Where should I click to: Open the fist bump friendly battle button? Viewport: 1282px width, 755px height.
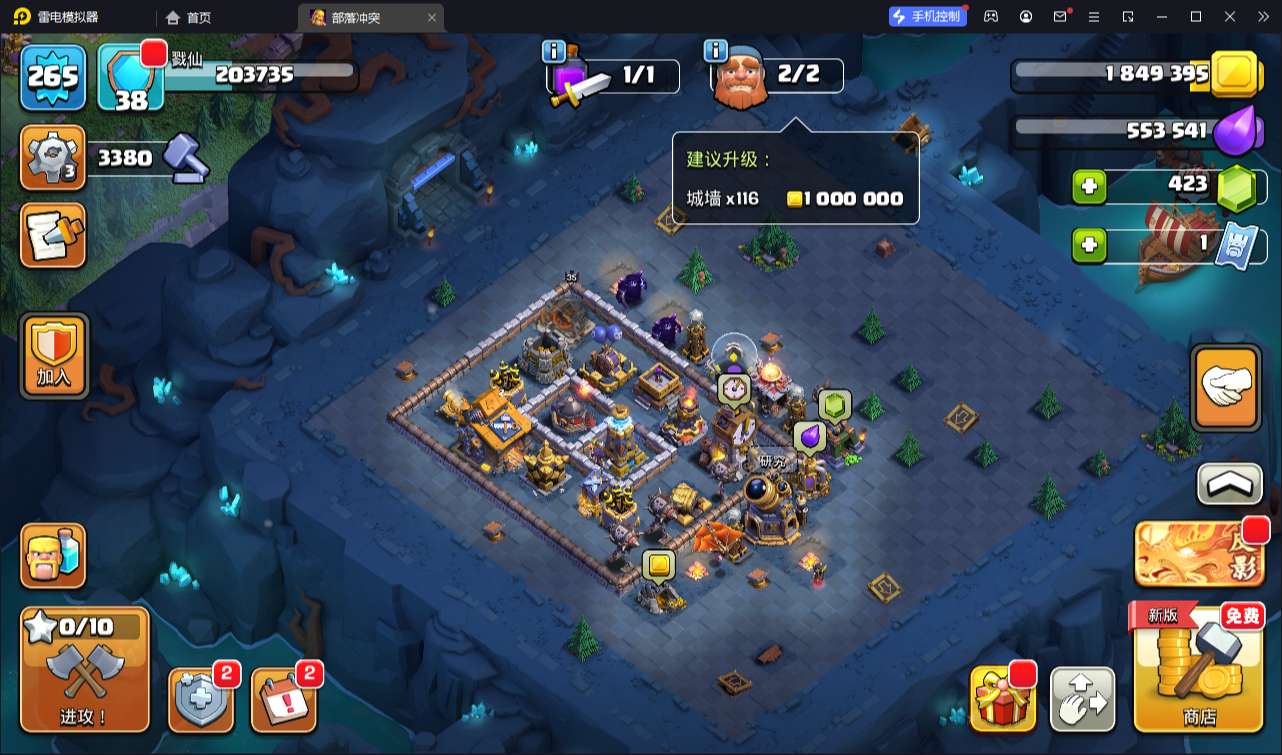(x=1226, y=388)
